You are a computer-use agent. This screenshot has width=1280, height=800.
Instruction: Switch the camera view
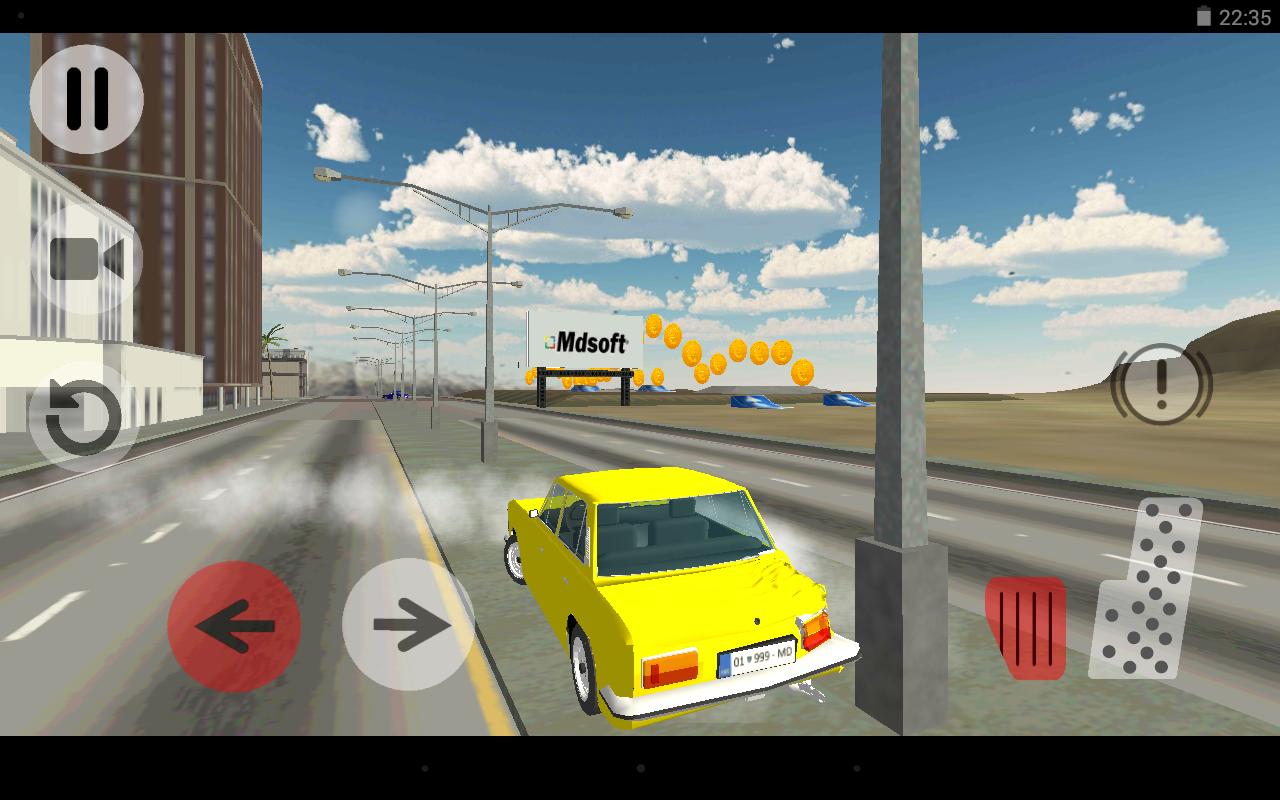(84, 259)
